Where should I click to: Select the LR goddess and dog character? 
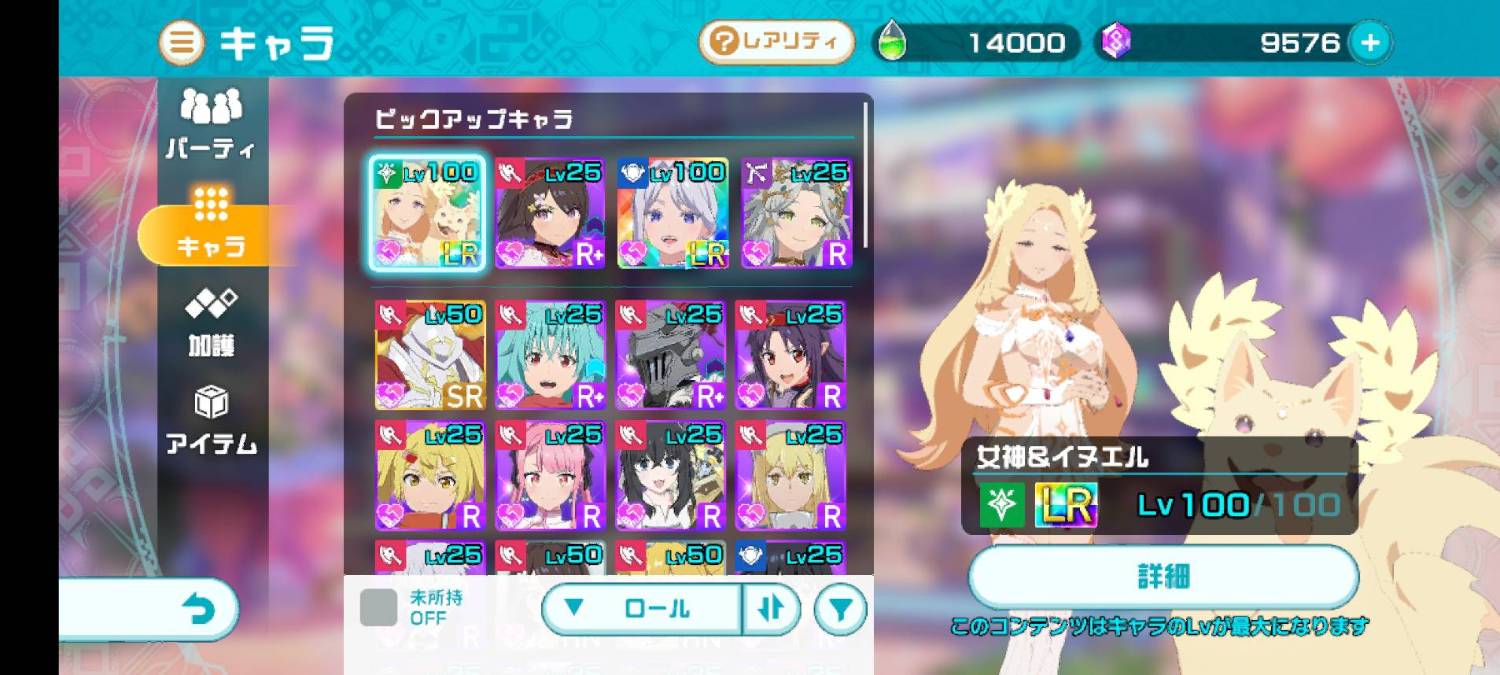click(x=428, y=213)
